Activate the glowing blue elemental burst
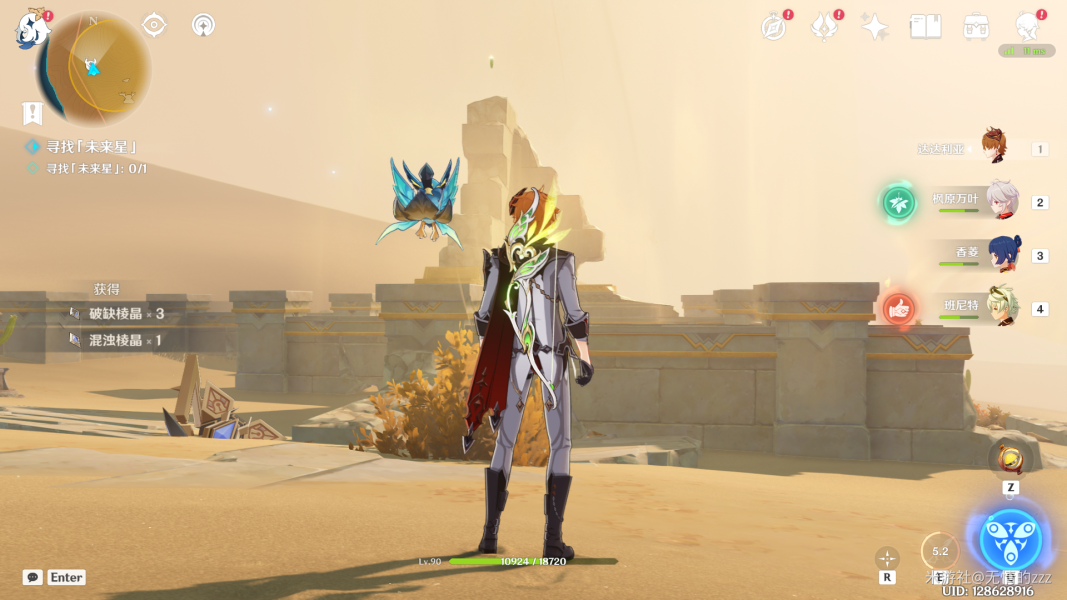1067x600 pixels. (1010, 540)
